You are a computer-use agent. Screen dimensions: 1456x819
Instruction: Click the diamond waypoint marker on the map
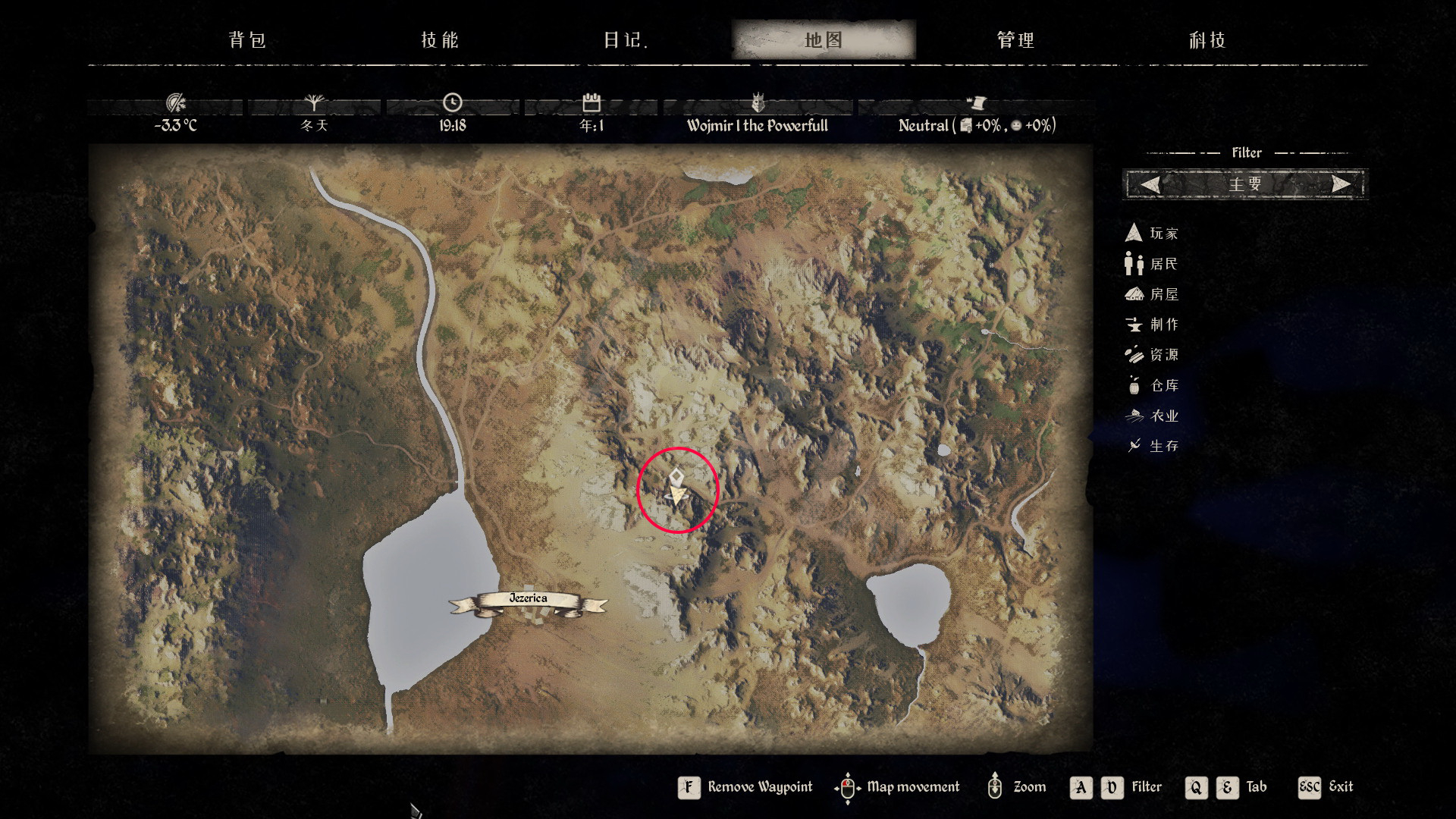[x=676, y=476]
